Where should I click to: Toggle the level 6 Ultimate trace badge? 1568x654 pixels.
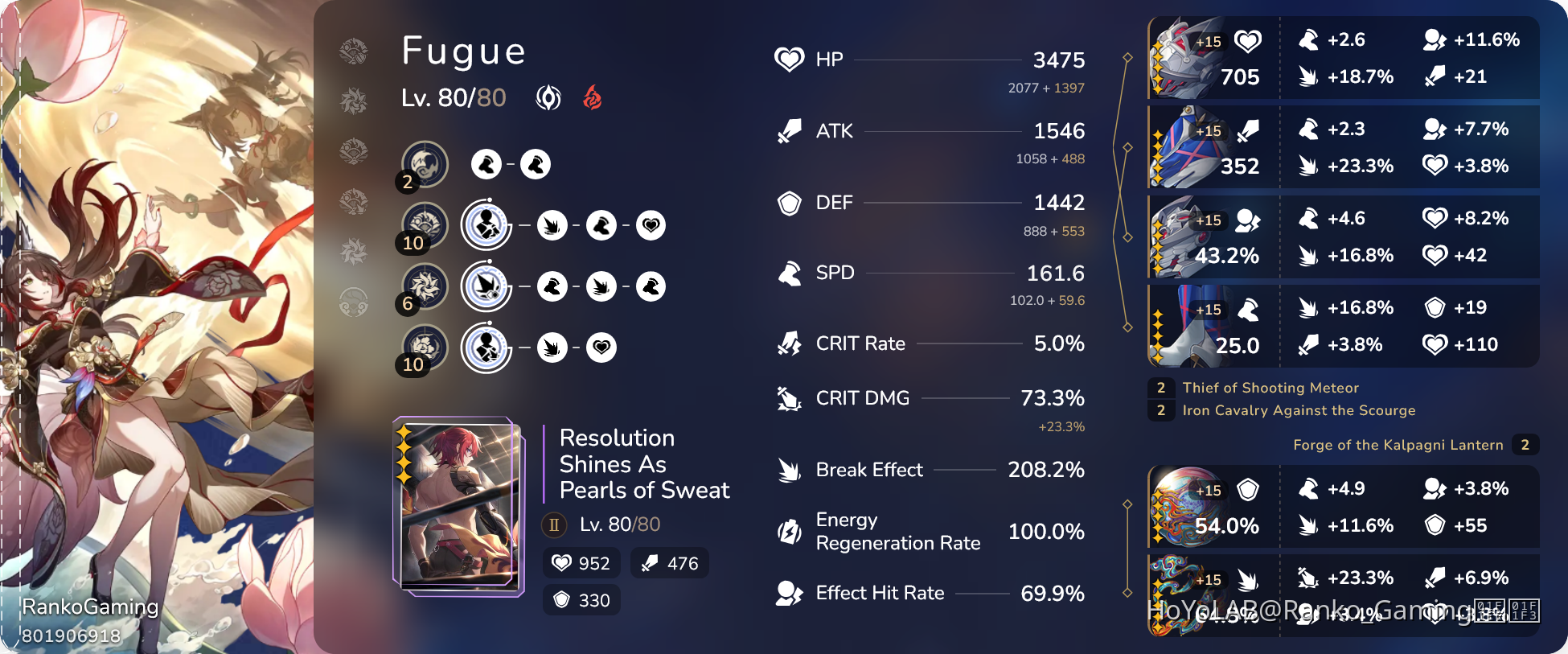click(408, 304)
